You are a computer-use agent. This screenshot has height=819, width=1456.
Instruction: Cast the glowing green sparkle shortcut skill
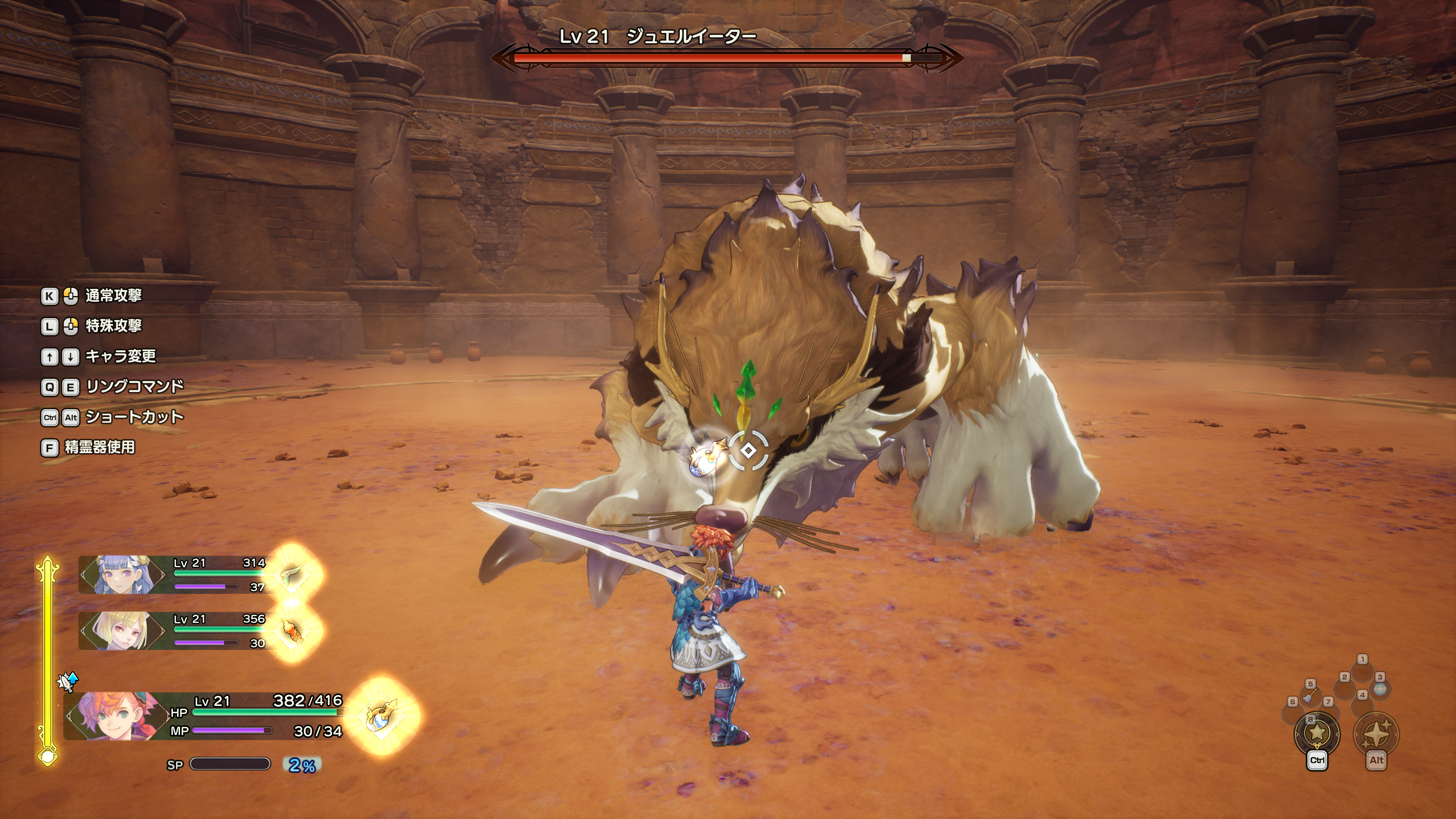[1380, 690]
